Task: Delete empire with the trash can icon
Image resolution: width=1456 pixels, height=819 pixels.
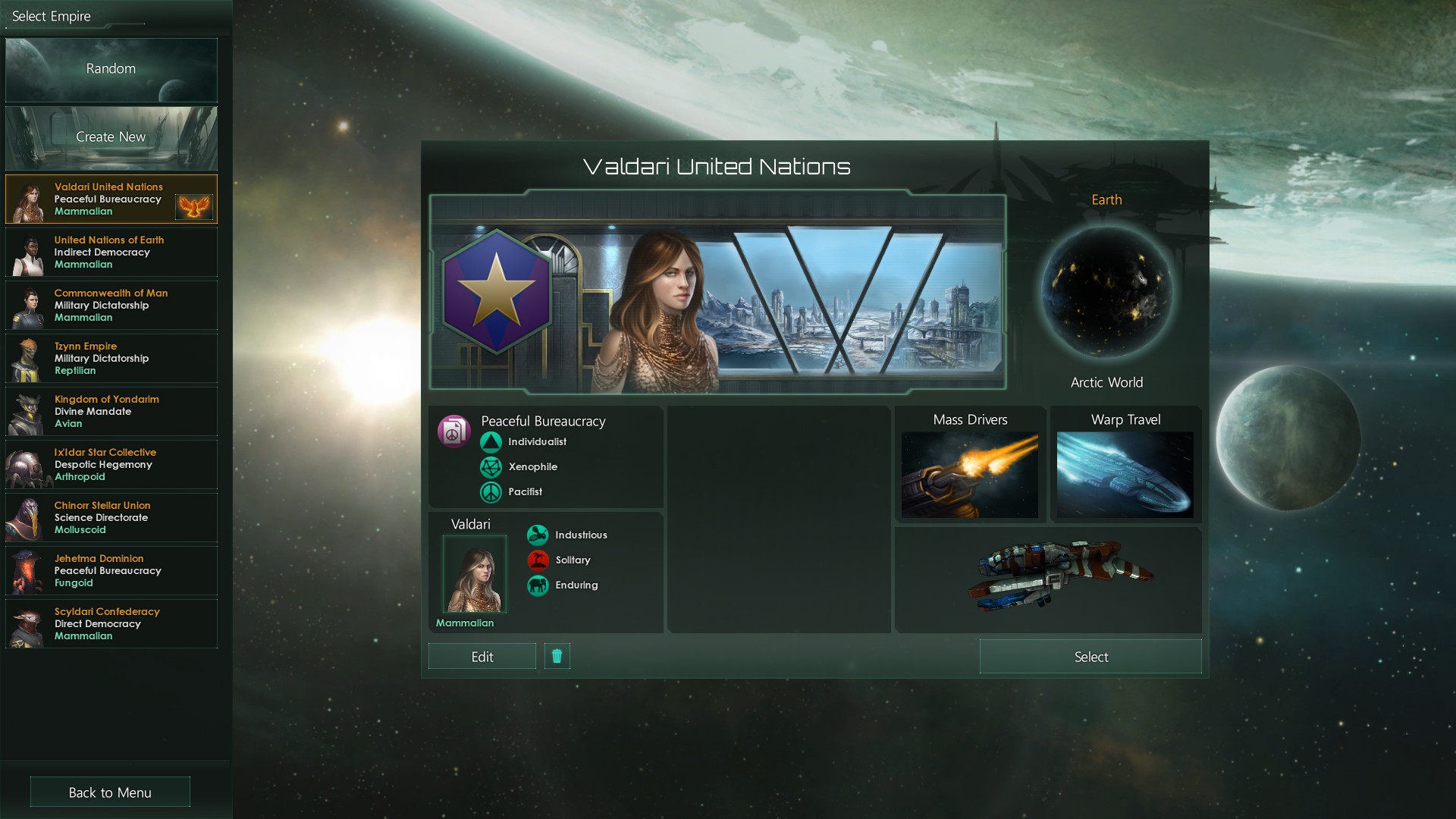Action: [557, 656]
